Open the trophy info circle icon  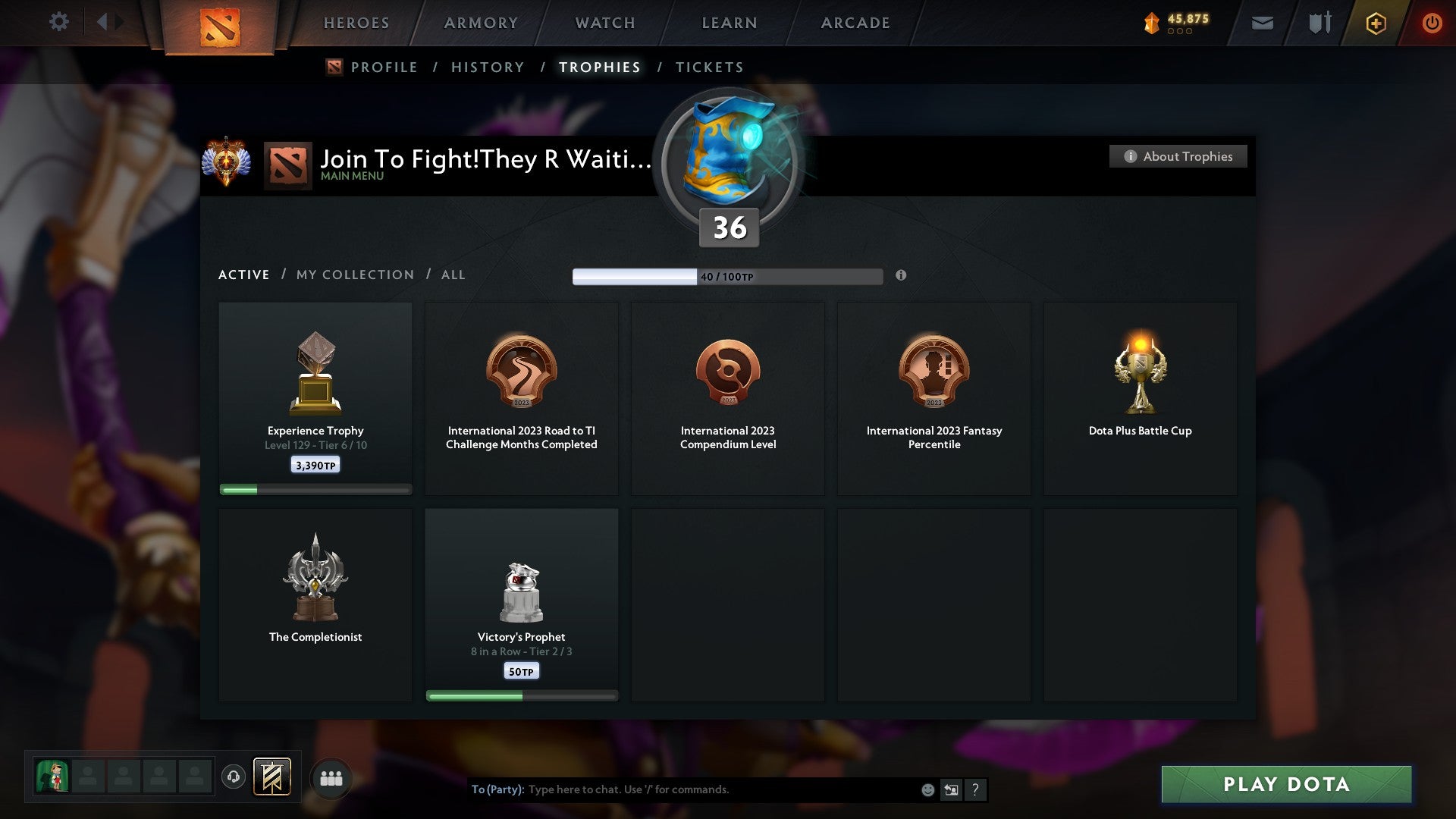(x=901, y=277)
